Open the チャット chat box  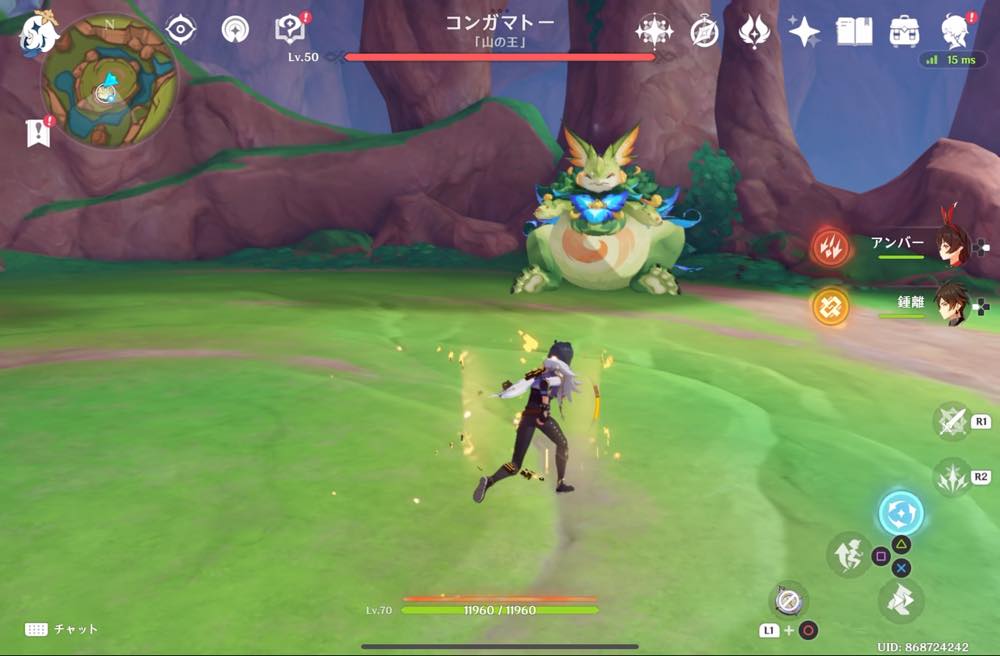tap(62, 629)
